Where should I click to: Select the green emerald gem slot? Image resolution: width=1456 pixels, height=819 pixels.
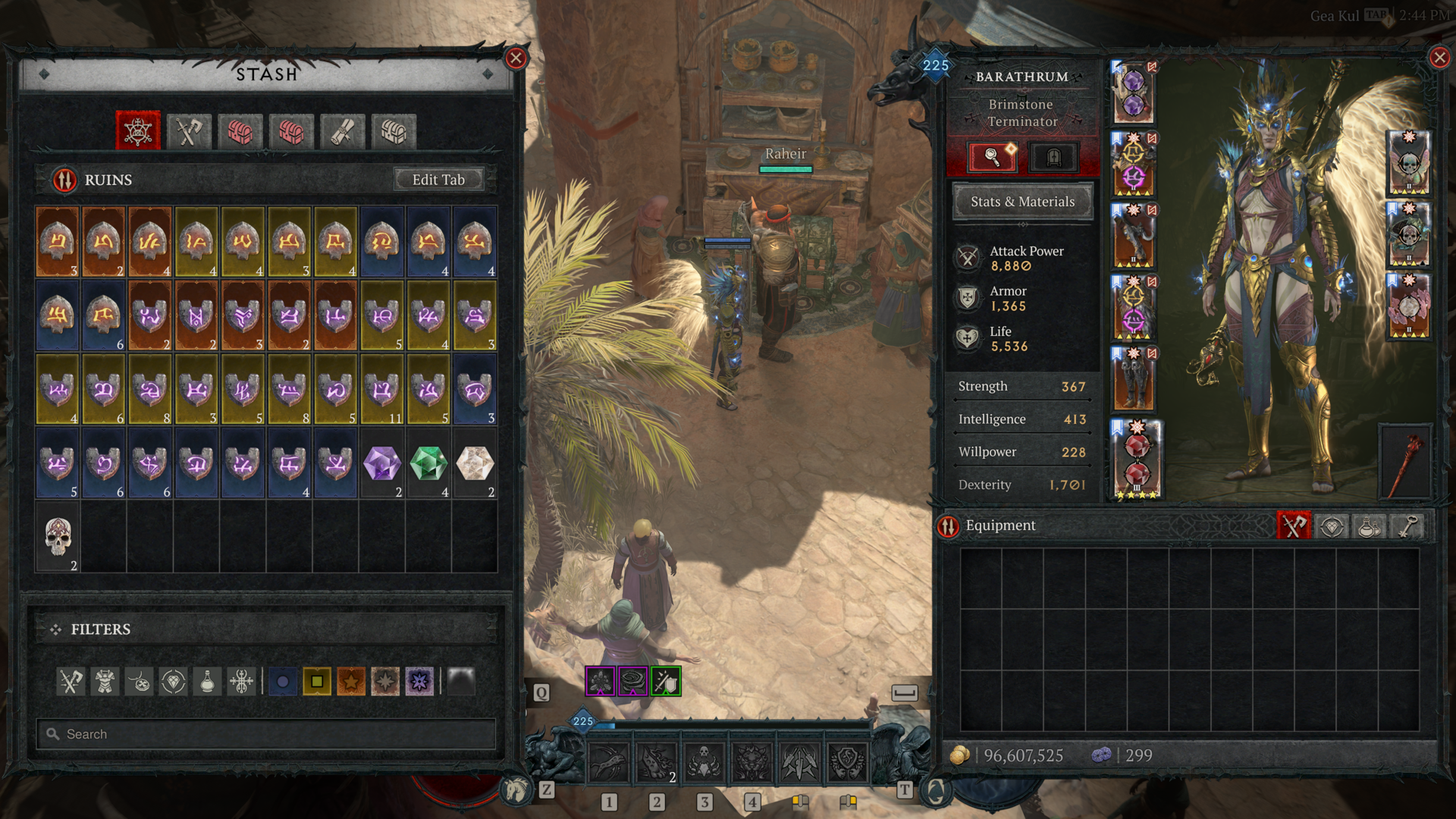click(428, 464)
